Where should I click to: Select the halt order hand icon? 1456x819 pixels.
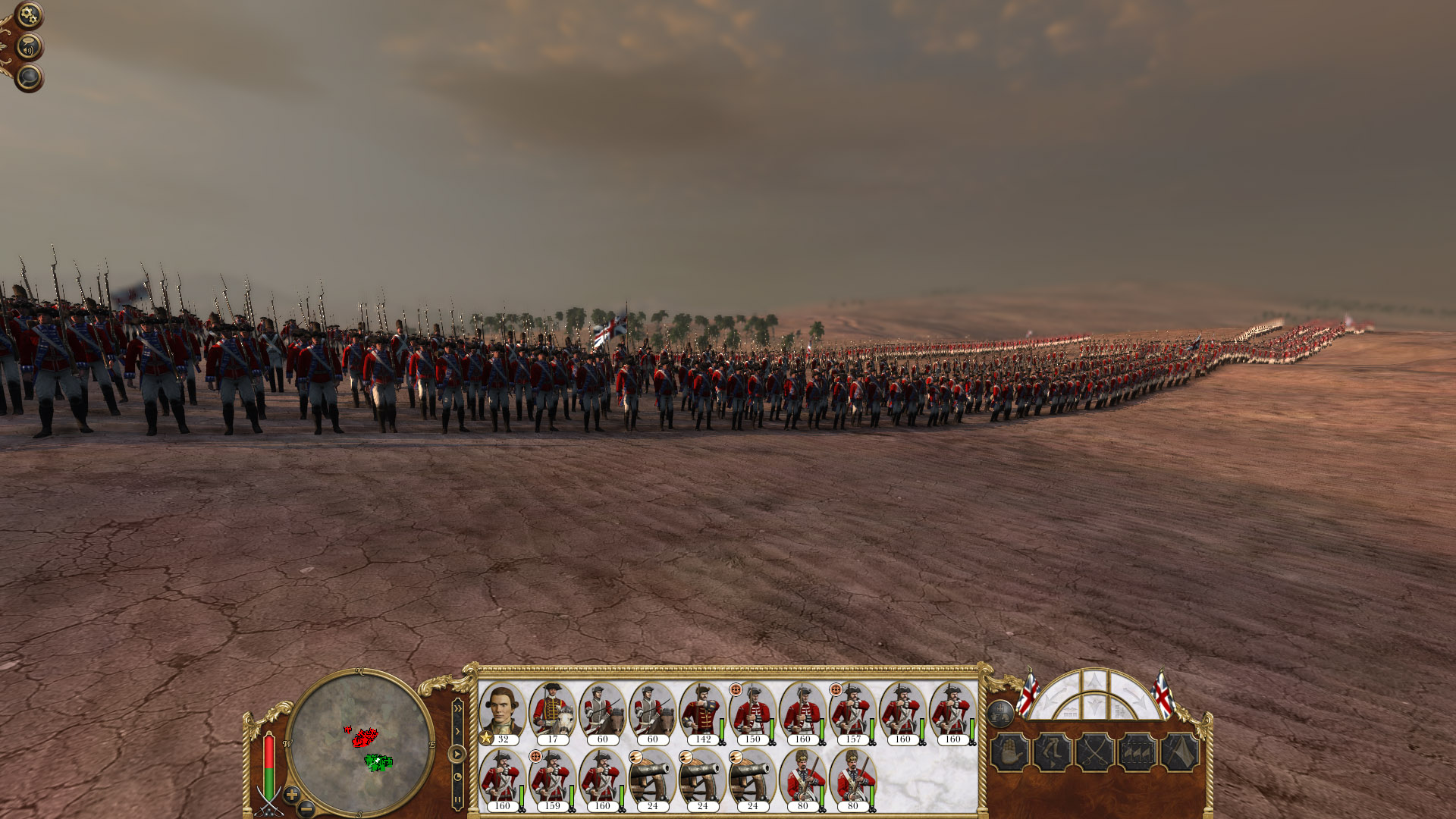click(x=1010, y=752)
